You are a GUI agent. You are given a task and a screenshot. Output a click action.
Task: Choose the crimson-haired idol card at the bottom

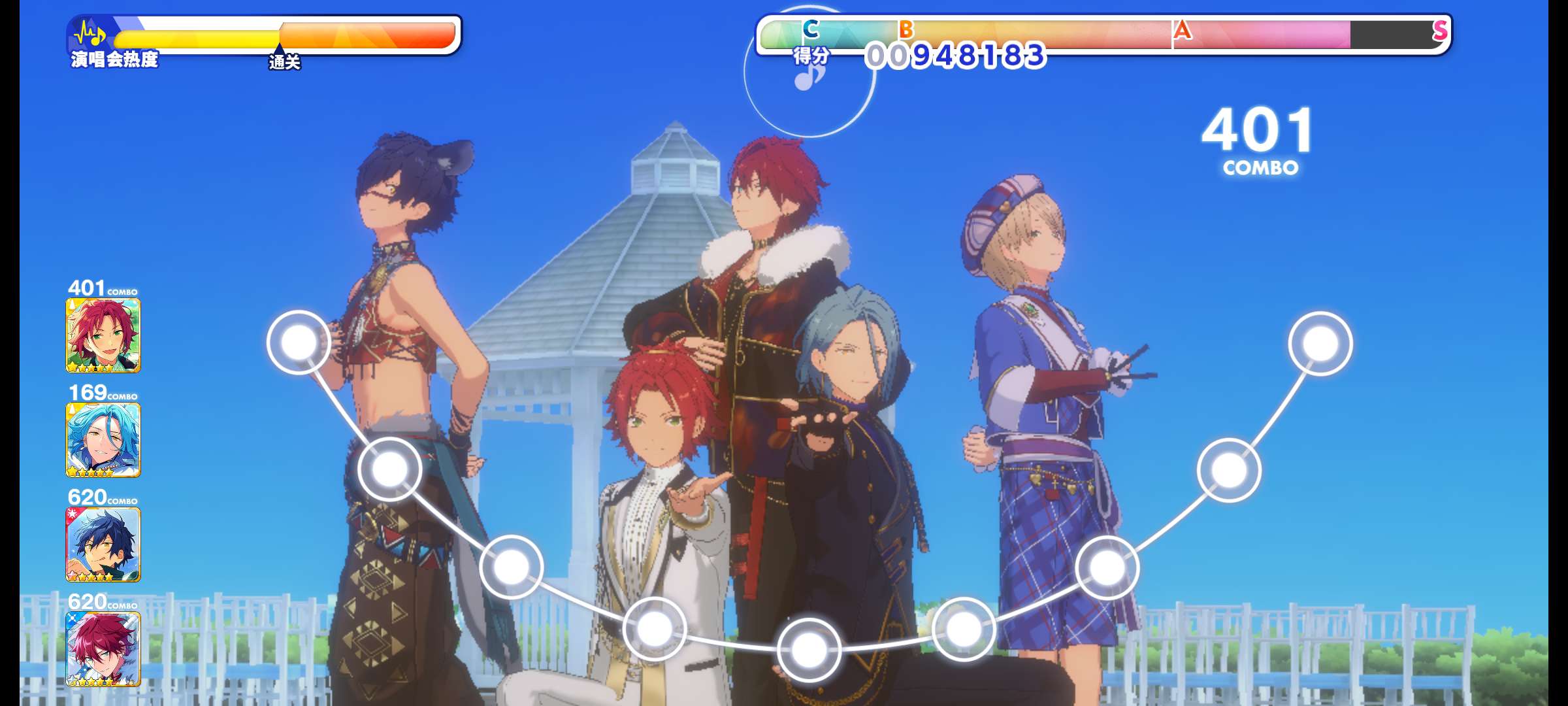pyautogui.click(x=103, y=649)
